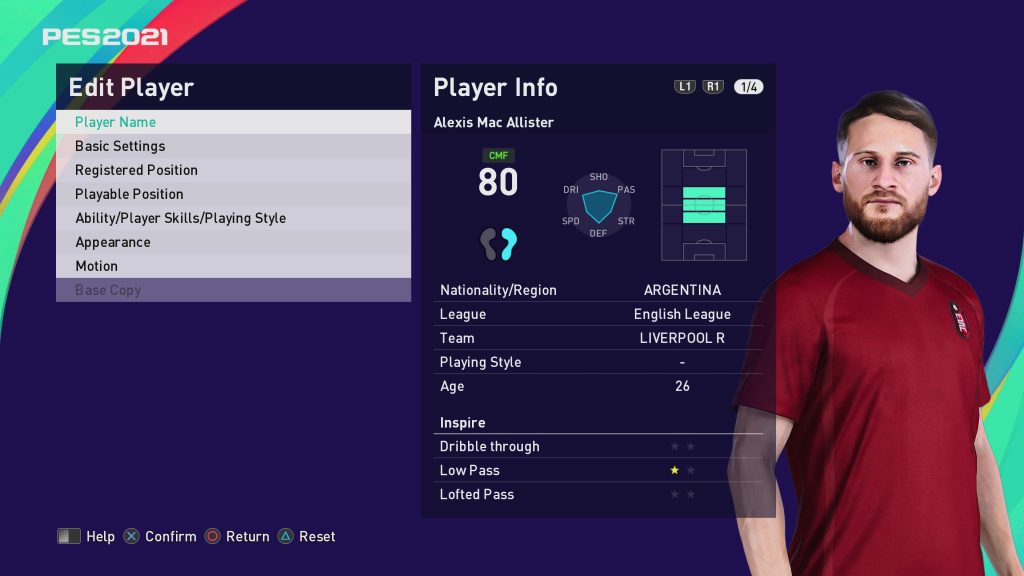Screen dimensions: 1024x576
Task: Click the greyed-out Base Copy entry
Action: coord(233,290)
